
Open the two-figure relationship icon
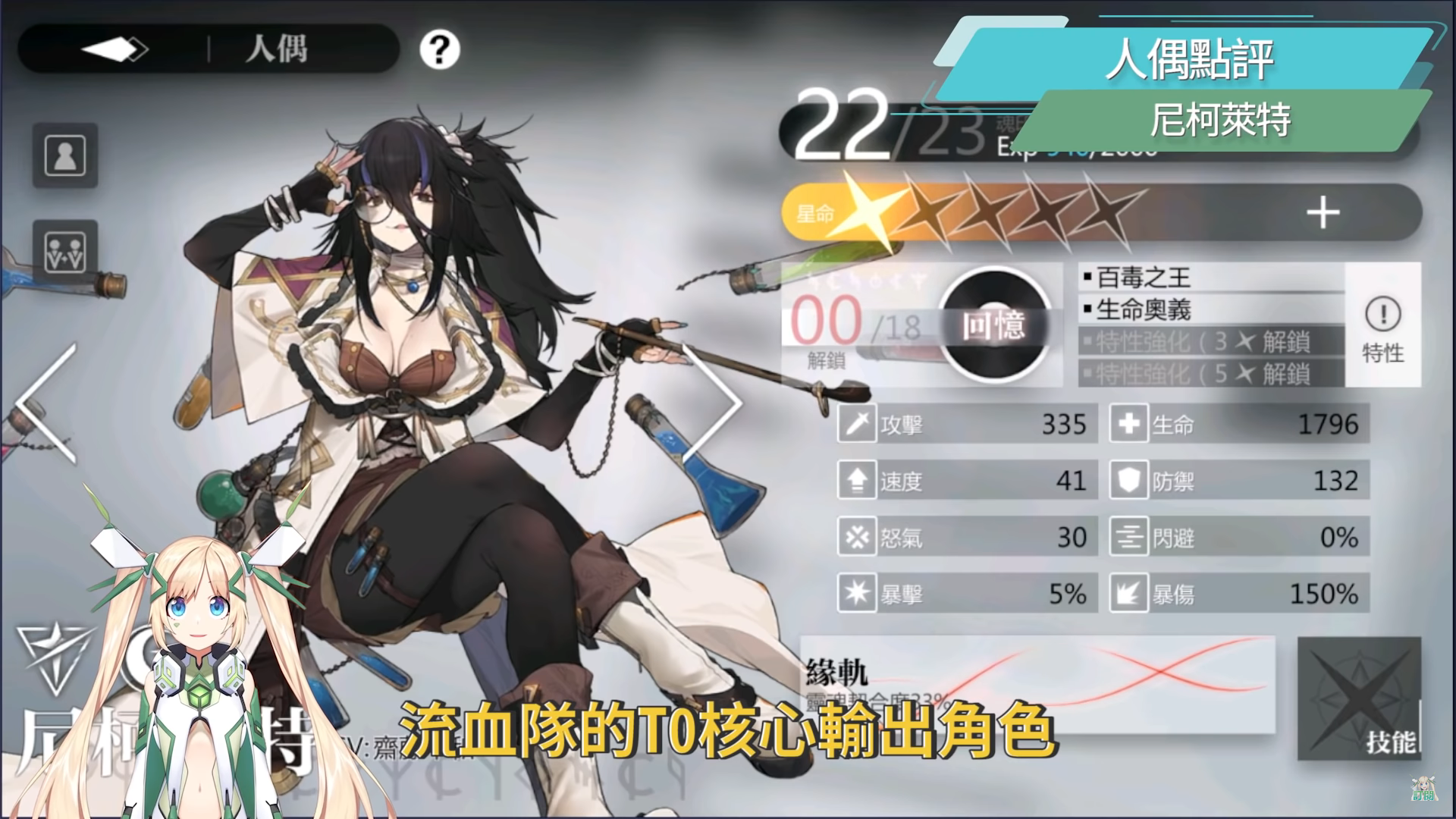pyautogui.click(x=65, y=253)
